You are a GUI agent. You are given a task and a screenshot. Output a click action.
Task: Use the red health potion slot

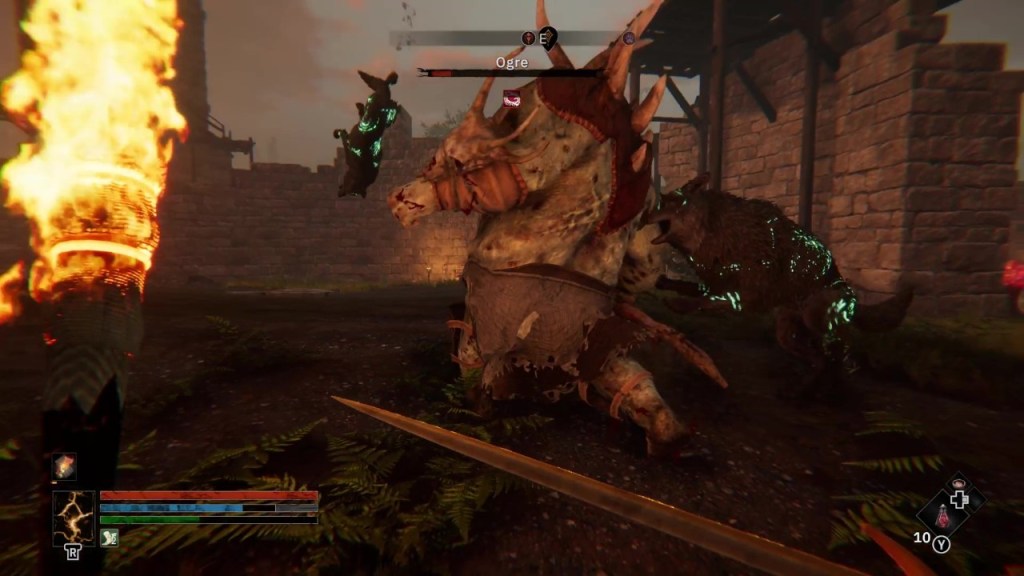click(x=942, y=516)
